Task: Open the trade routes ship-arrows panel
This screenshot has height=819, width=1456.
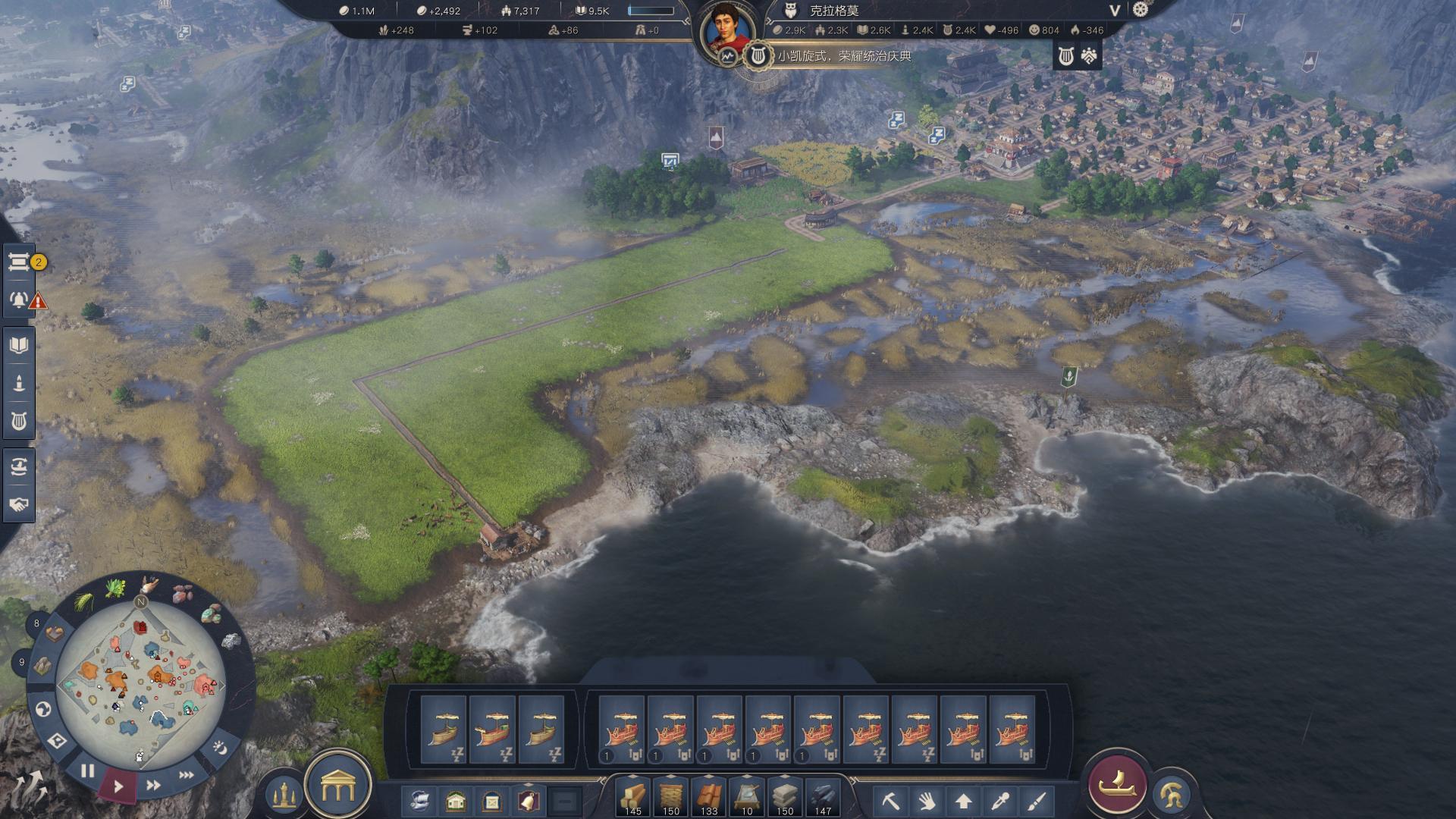Action: point(19,466)
